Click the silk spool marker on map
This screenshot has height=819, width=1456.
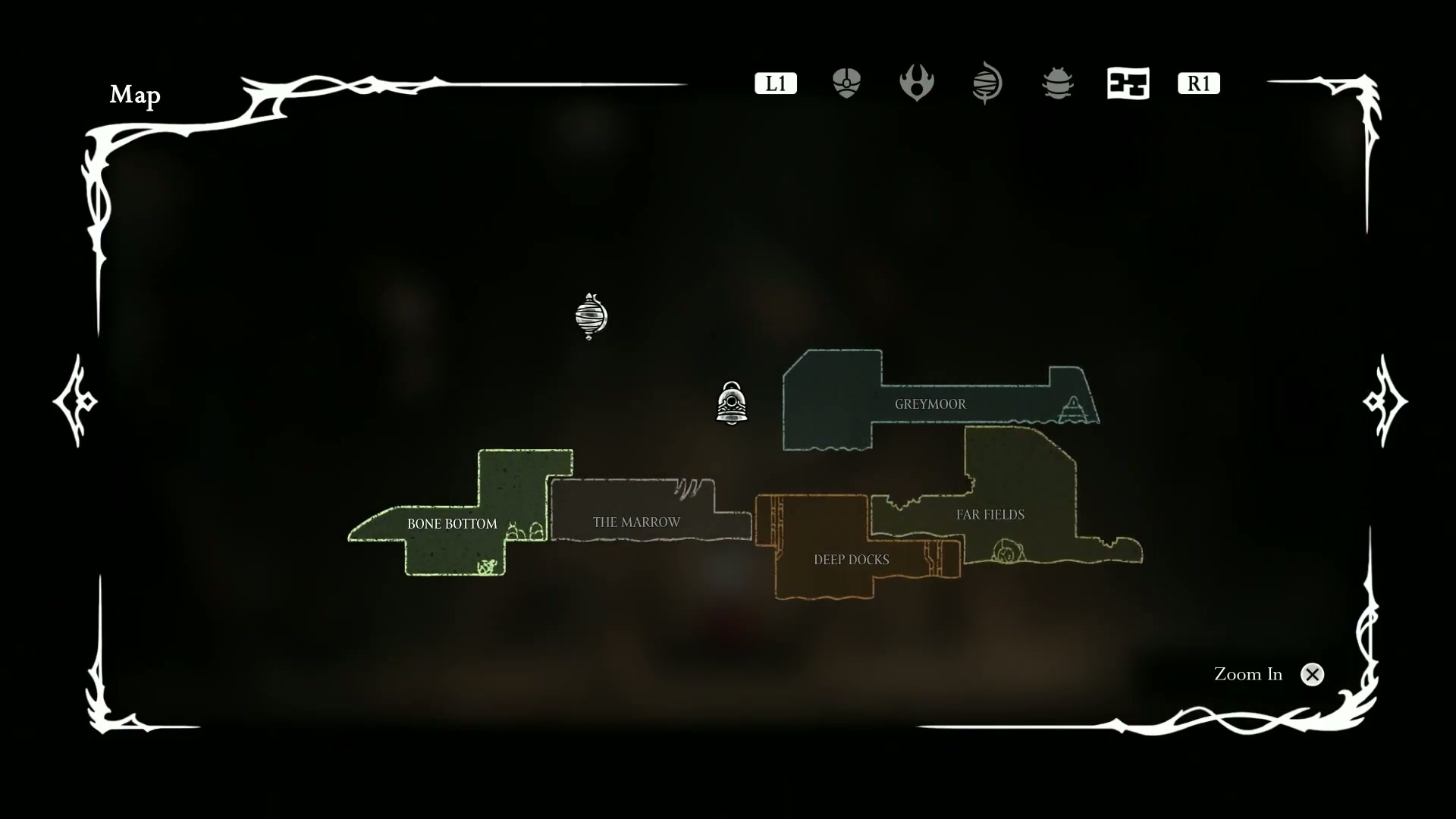(591, 315)
